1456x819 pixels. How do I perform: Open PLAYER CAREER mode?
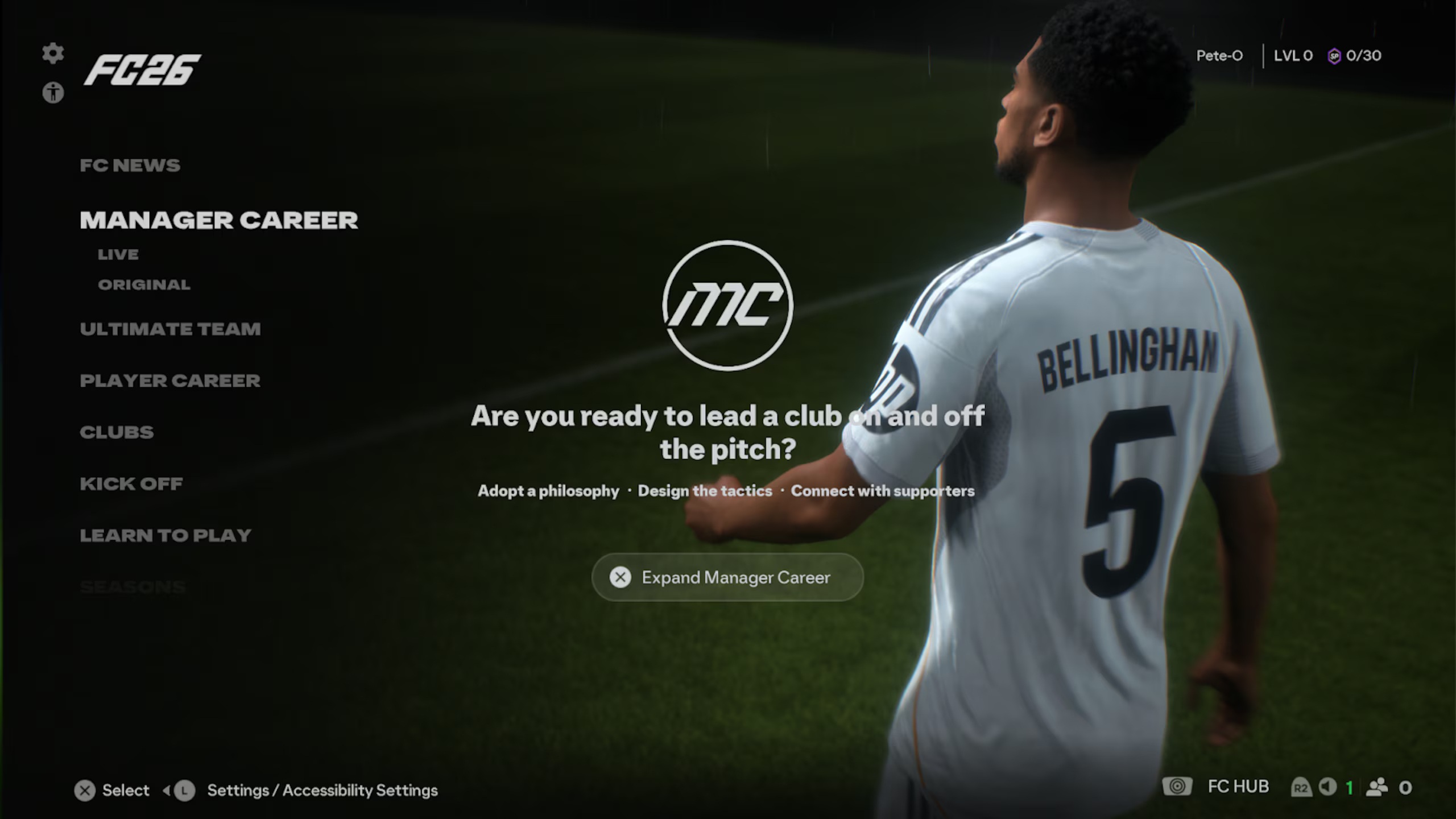click(x=170, y=380)
